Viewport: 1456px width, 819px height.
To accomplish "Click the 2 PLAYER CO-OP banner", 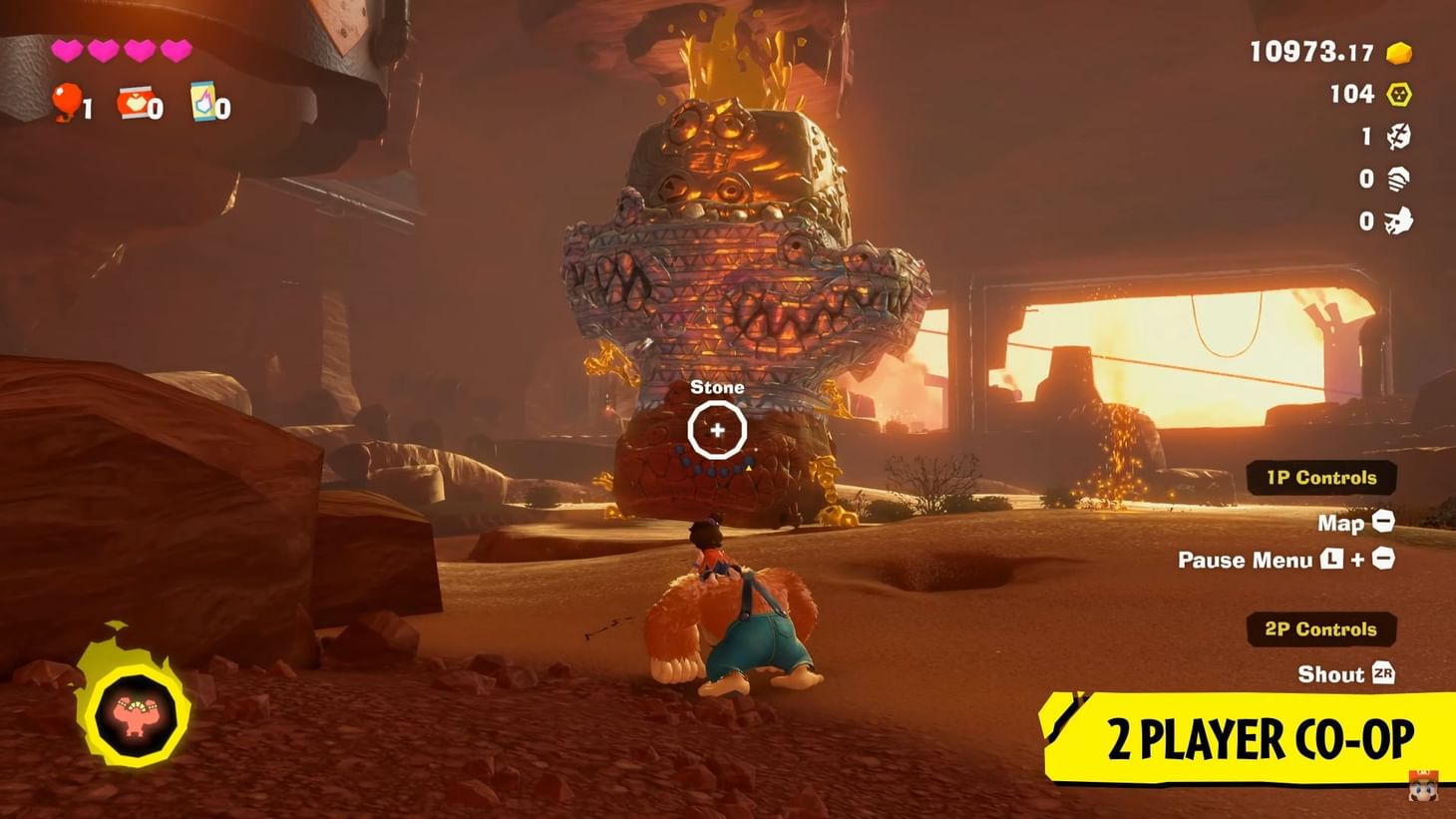I will [x=1260, y=738].
